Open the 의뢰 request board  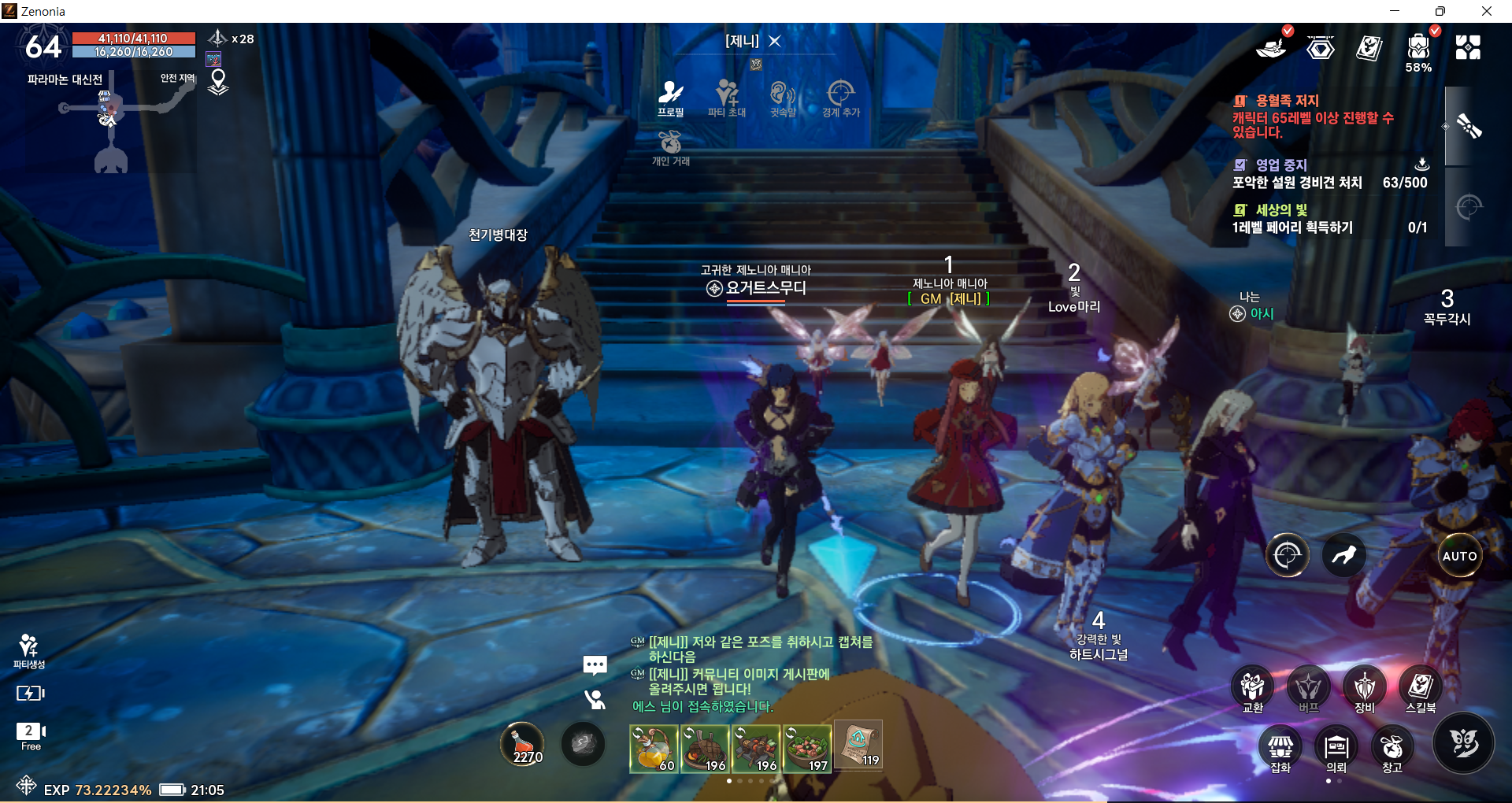click(x=1336, y=749)
